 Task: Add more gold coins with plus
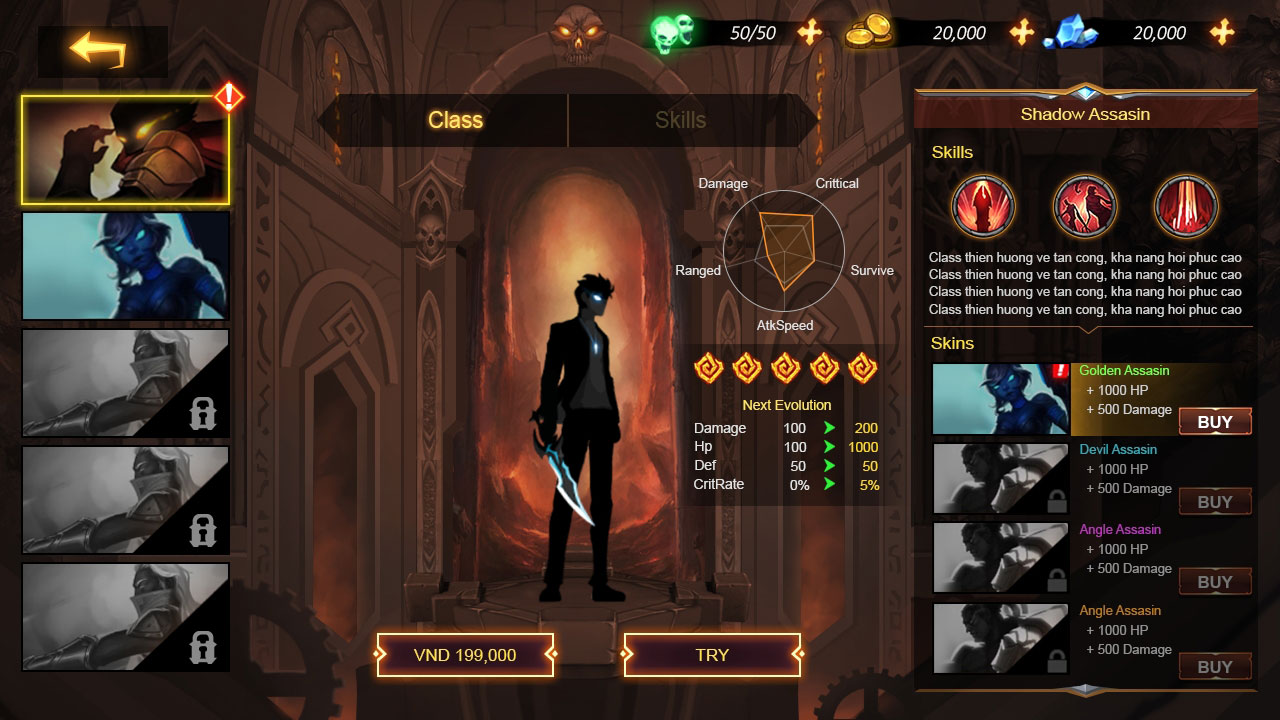(1021, 33)
